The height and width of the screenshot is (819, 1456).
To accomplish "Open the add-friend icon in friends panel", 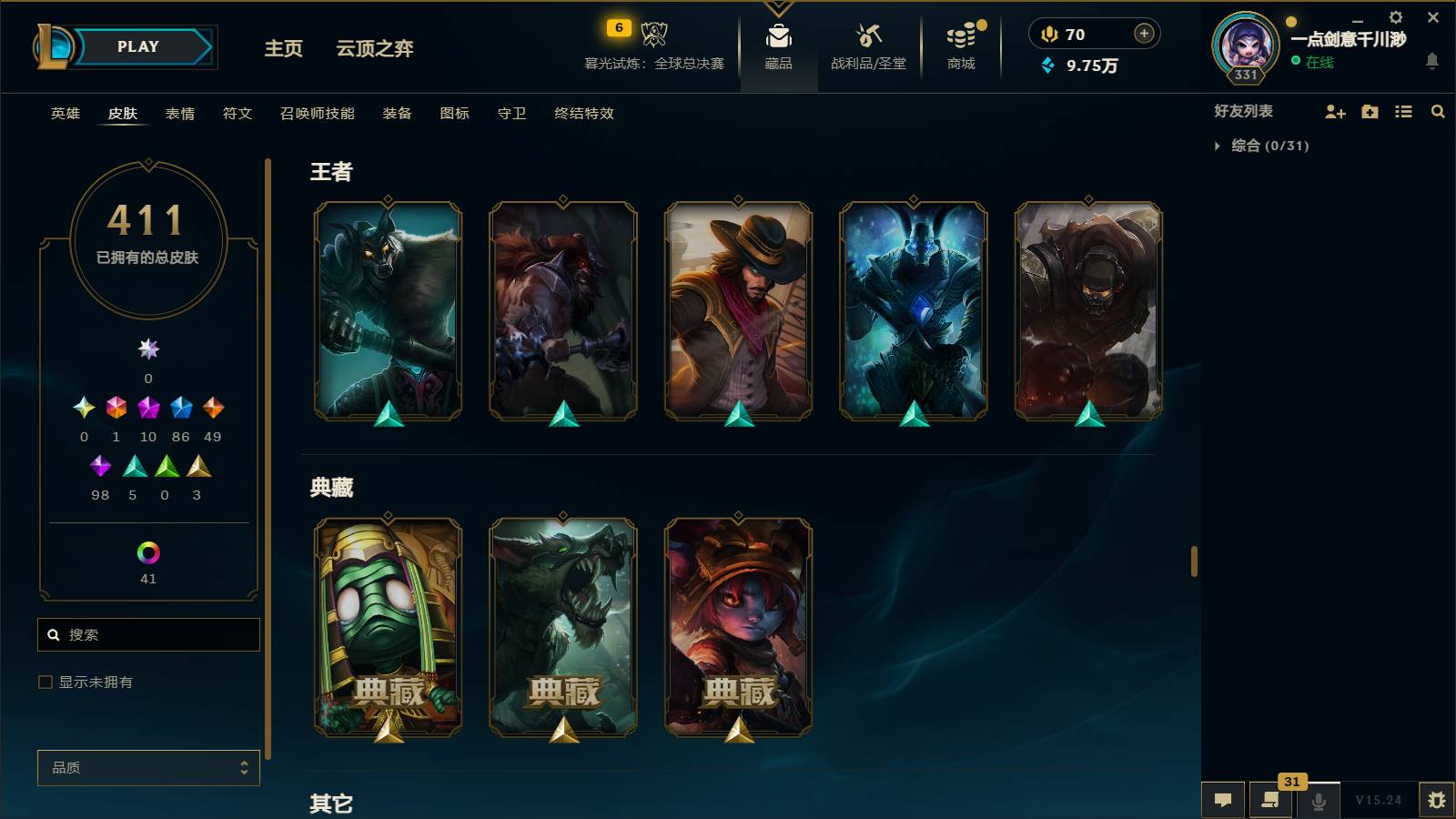I will point(1334,112).
